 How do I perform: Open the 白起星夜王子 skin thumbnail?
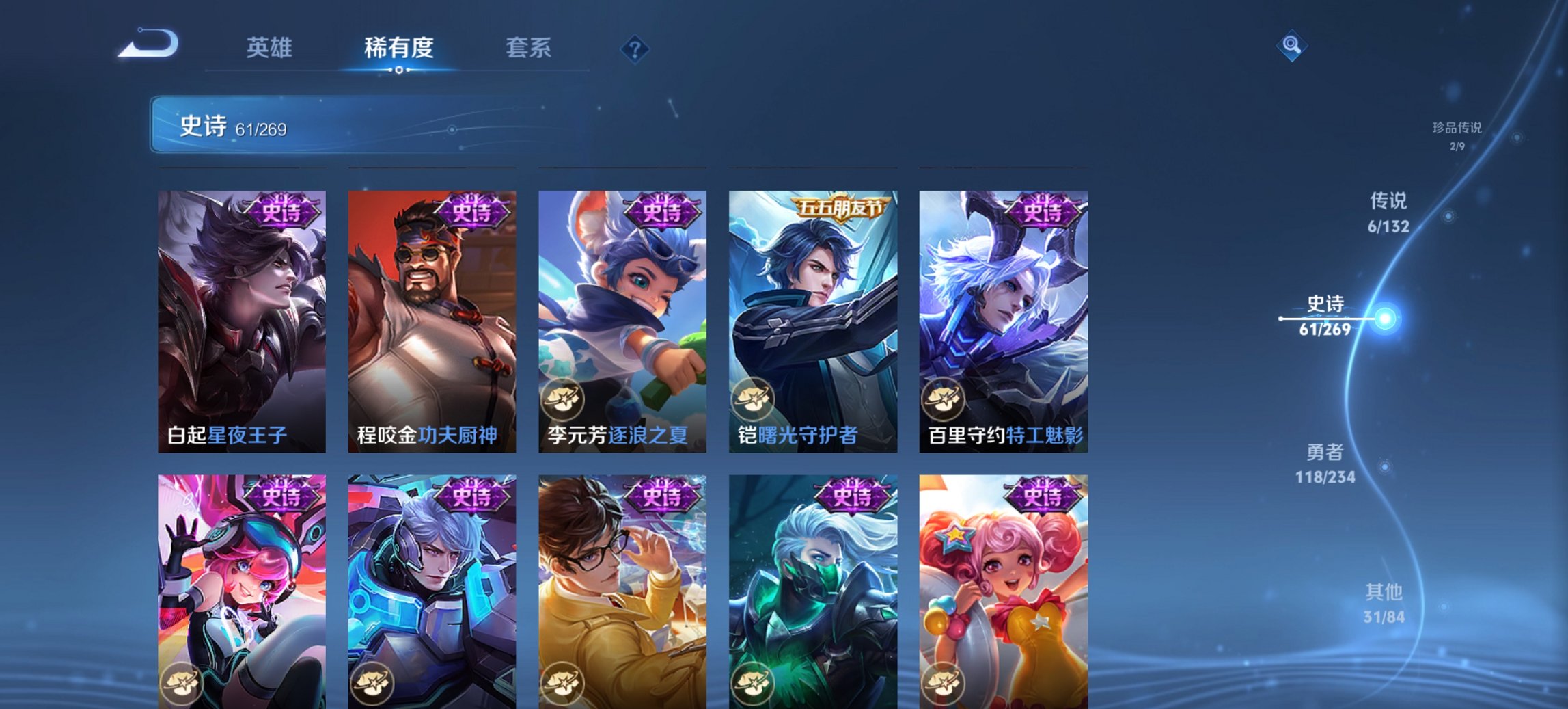tap(242, 315)
